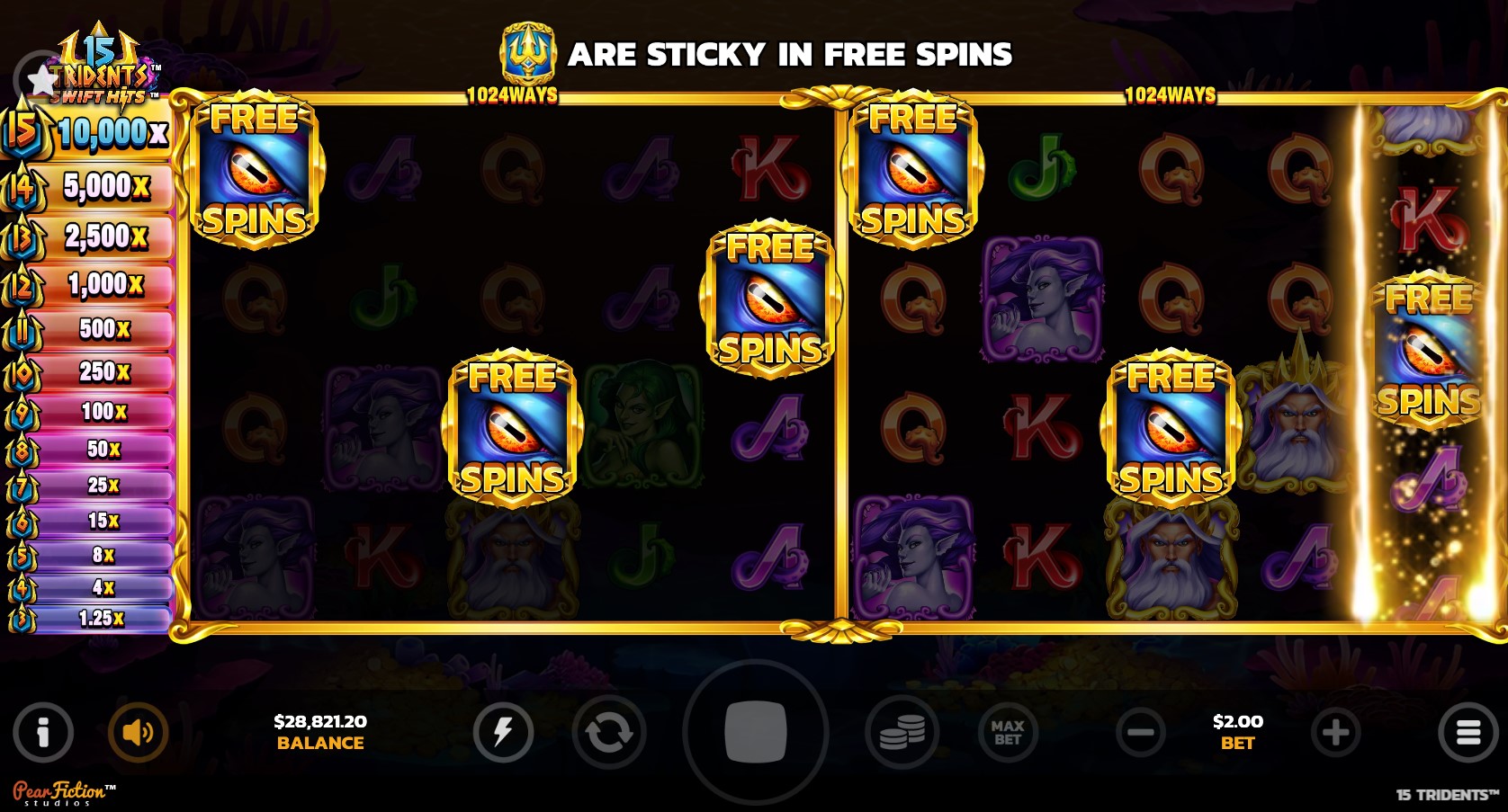
Task: Click the 15 Tridents Swift Hits game logo
Action: click(99, 54)
